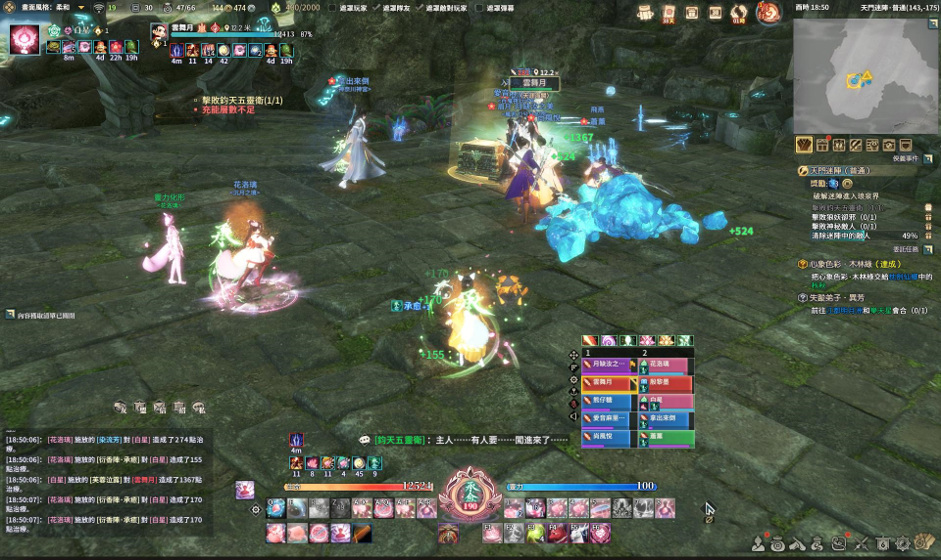Click the player's pink lotus portrait
Image resolution: width=941 pixels, height=560 pixels.
tap(24, 39)
